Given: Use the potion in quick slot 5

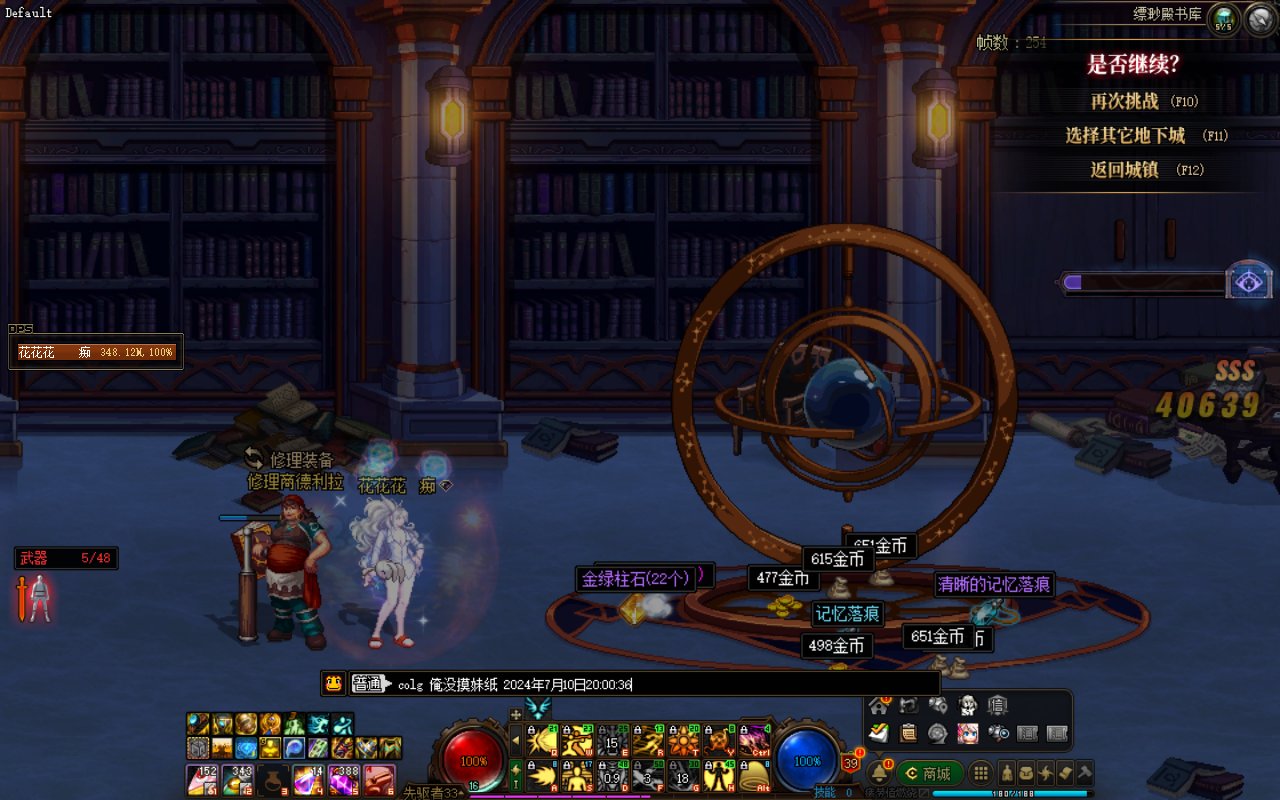Looking at the screenshot, I should coord(344,778).
